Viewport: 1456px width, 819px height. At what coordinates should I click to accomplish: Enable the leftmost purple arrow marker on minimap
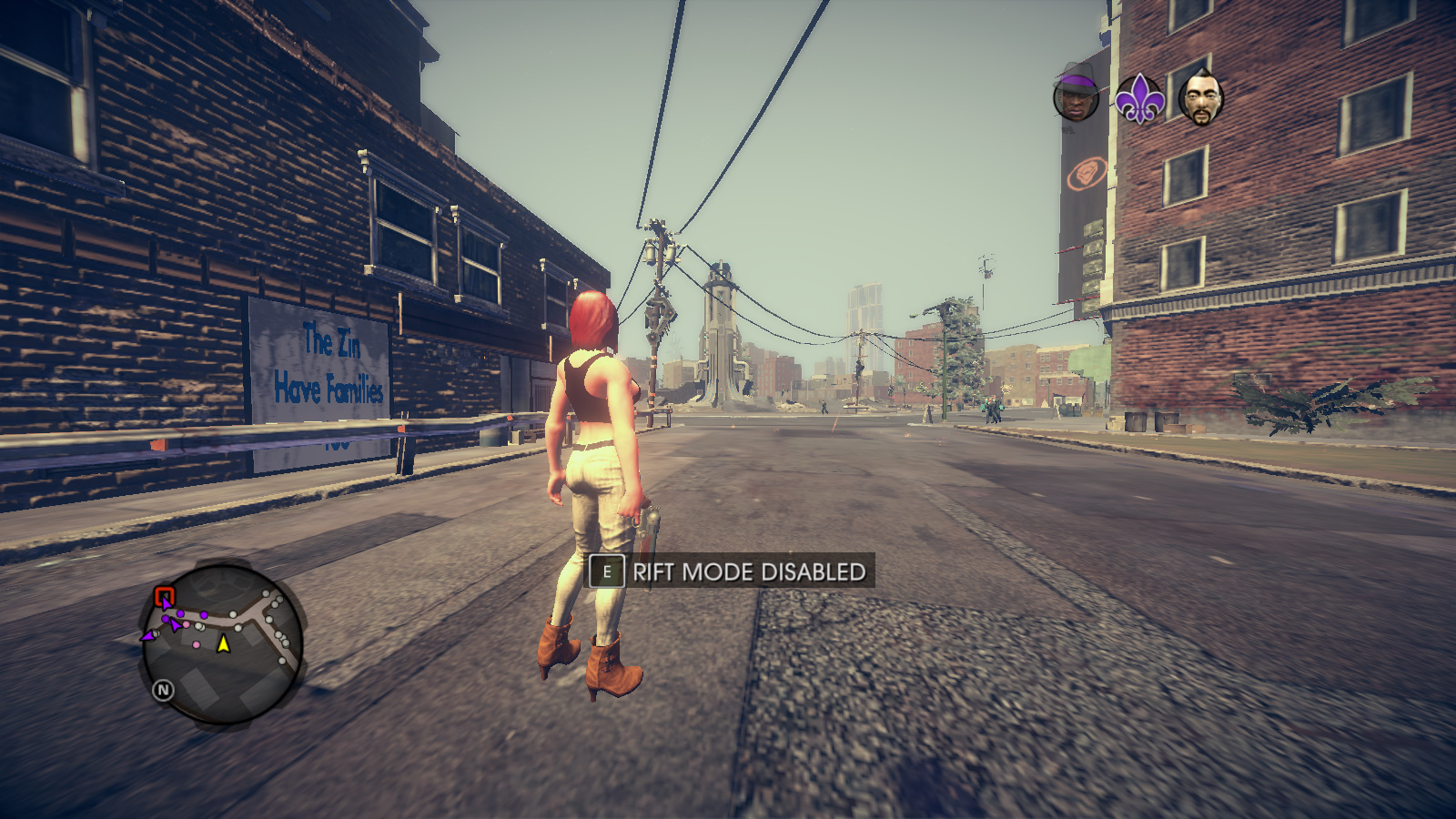pyautogui.click(x=148, y=635)
